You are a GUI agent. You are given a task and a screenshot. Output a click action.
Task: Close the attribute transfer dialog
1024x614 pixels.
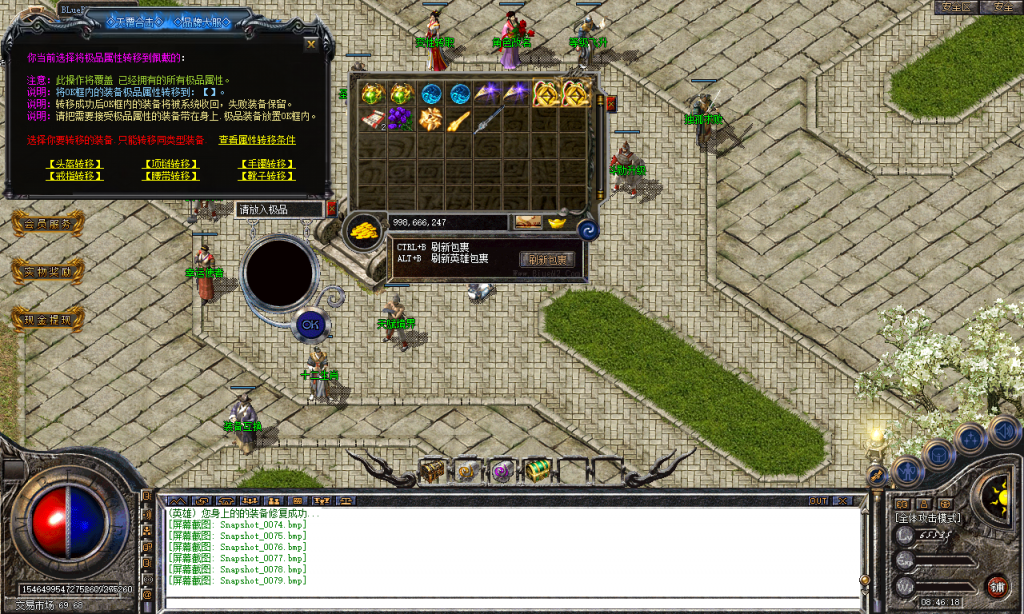pyautogui.click(x=311, y=44)
